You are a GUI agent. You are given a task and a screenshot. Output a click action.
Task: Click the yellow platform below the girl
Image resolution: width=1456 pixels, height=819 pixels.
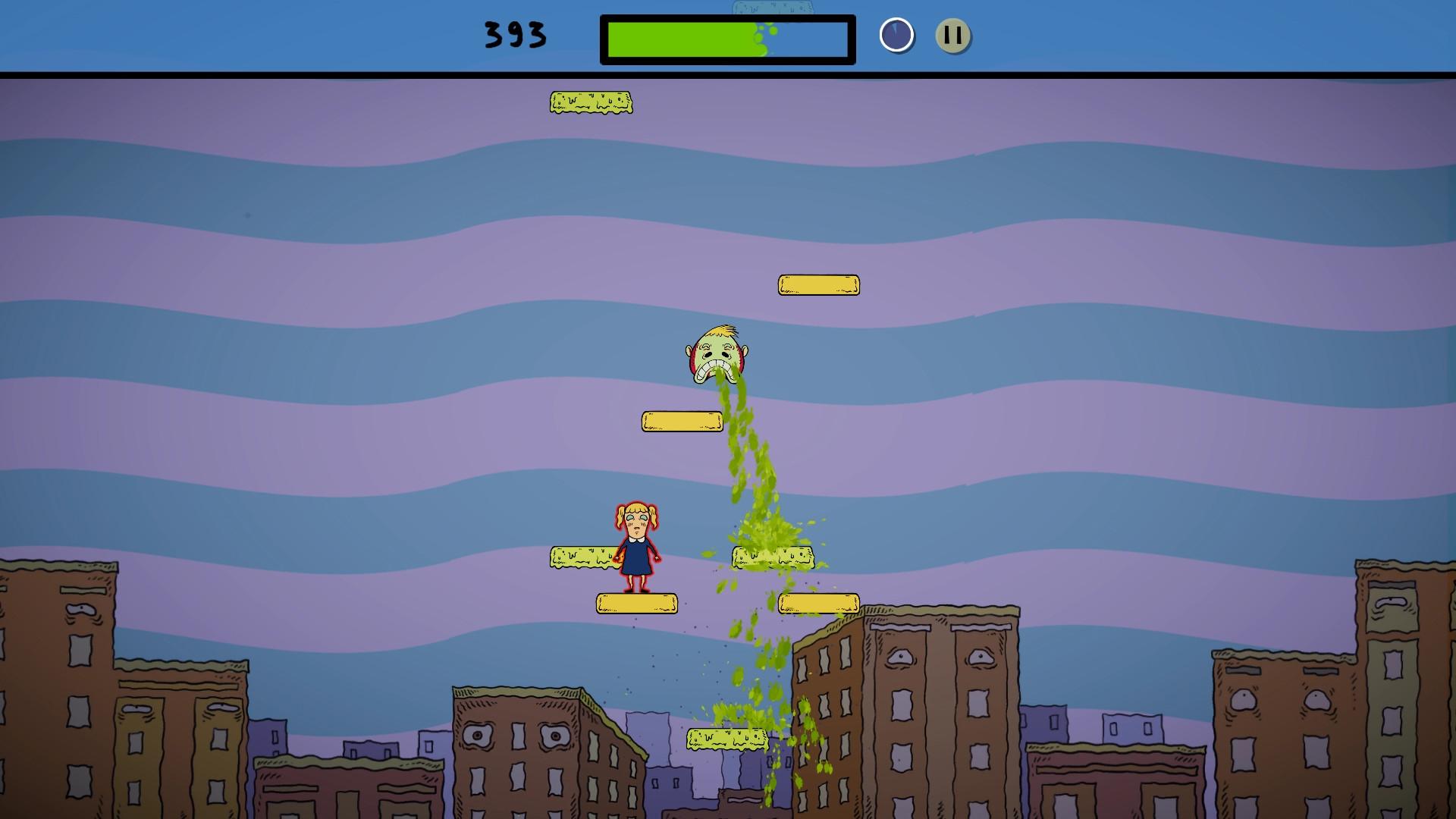[x=635, y=603]
